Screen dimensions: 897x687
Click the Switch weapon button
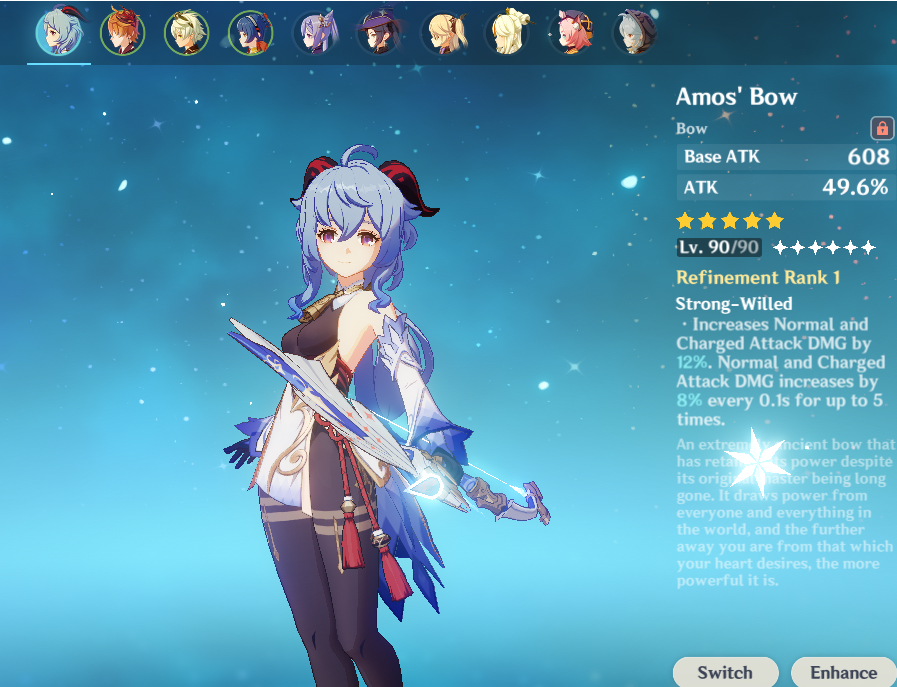[725, 672]
